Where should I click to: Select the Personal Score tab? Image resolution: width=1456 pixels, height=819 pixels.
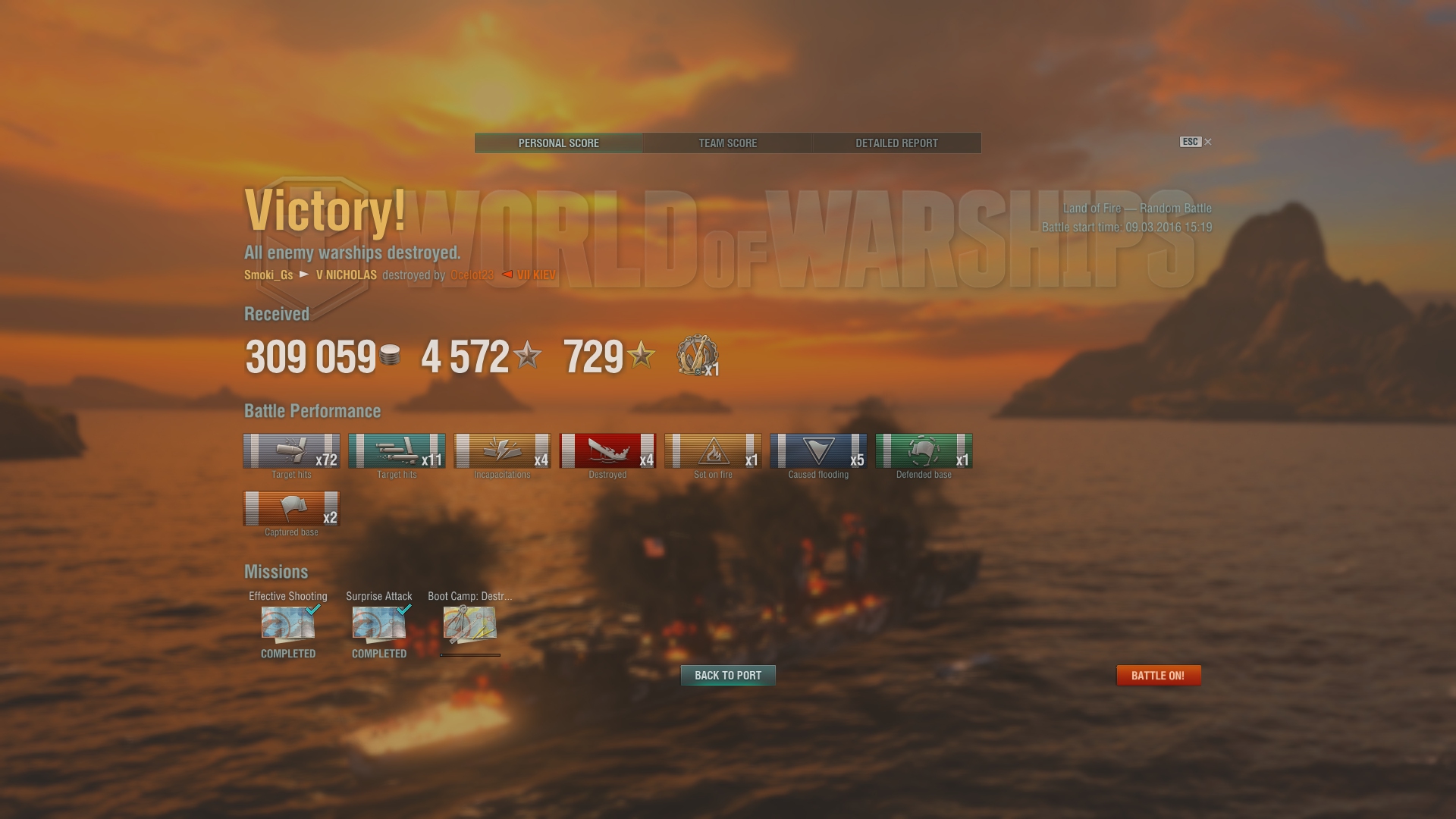click(x=559, y=143)
